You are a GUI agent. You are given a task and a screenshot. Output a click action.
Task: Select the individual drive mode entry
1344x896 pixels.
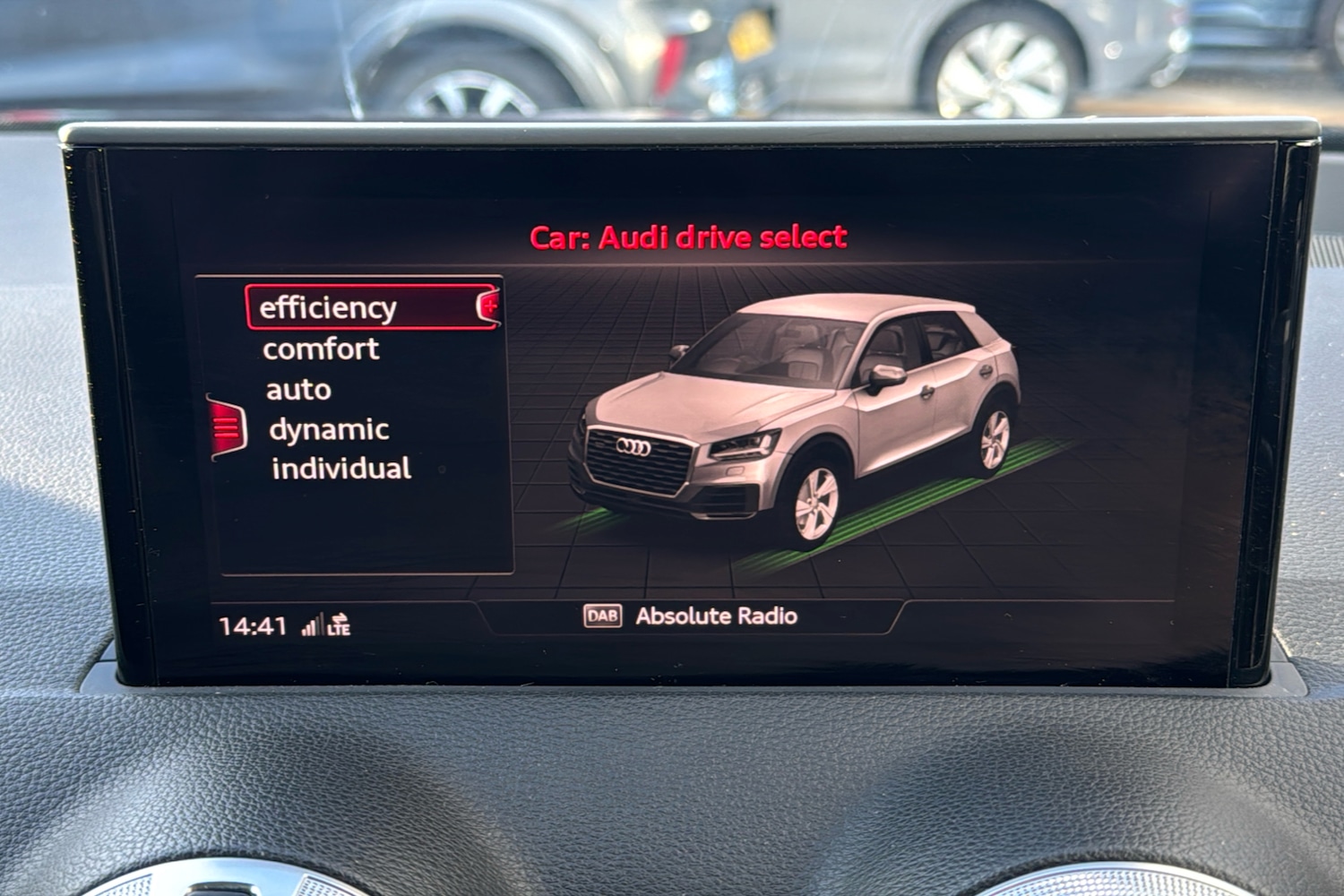[341, 469]
